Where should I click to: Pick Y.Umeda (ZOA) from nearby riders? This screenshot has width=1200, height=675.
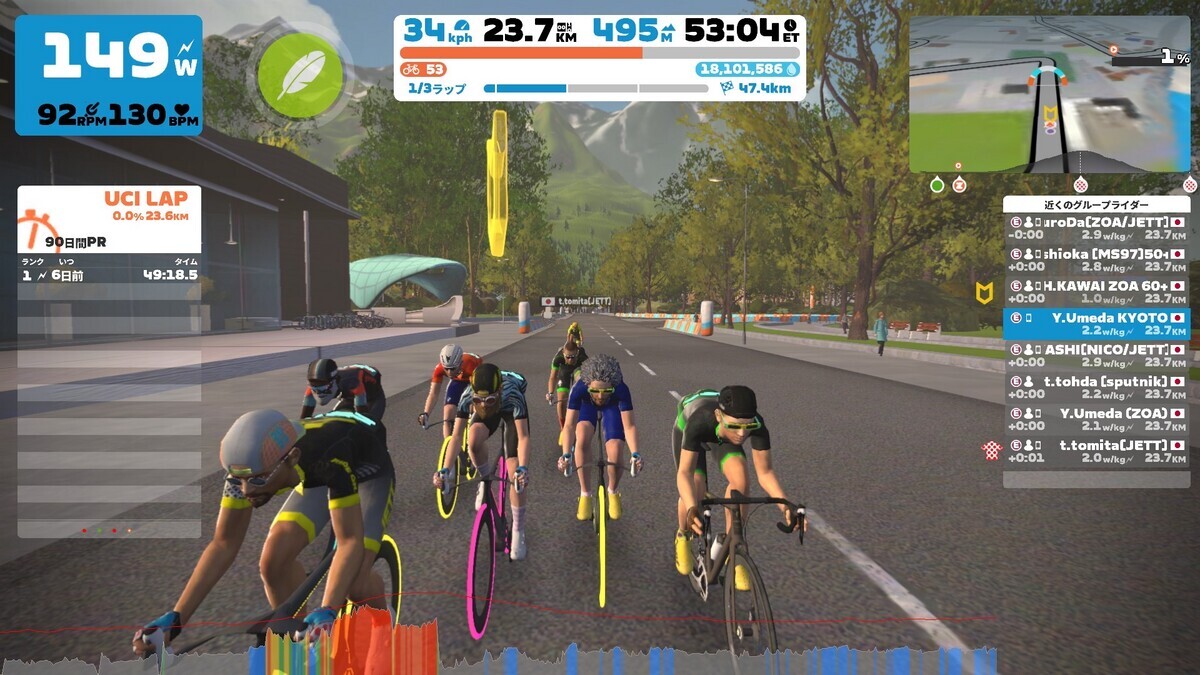[1097, 419]
